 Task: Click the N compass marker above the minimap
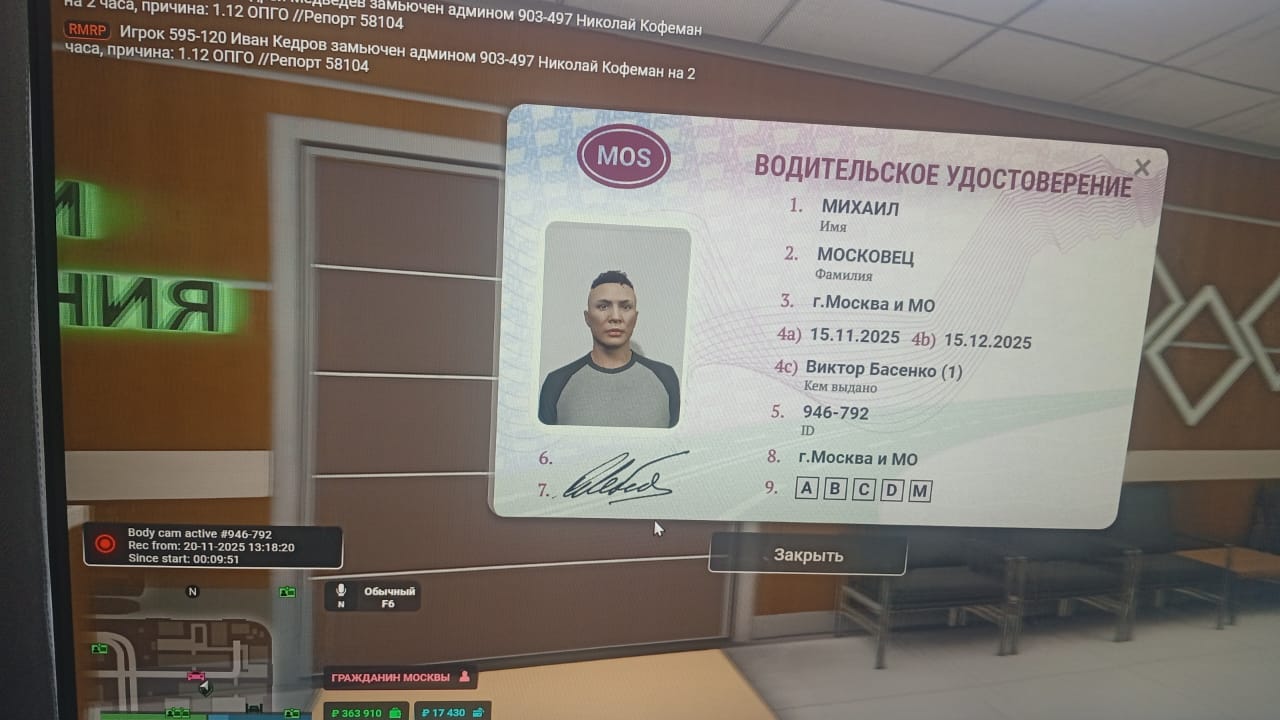click(x=192, y=592)
